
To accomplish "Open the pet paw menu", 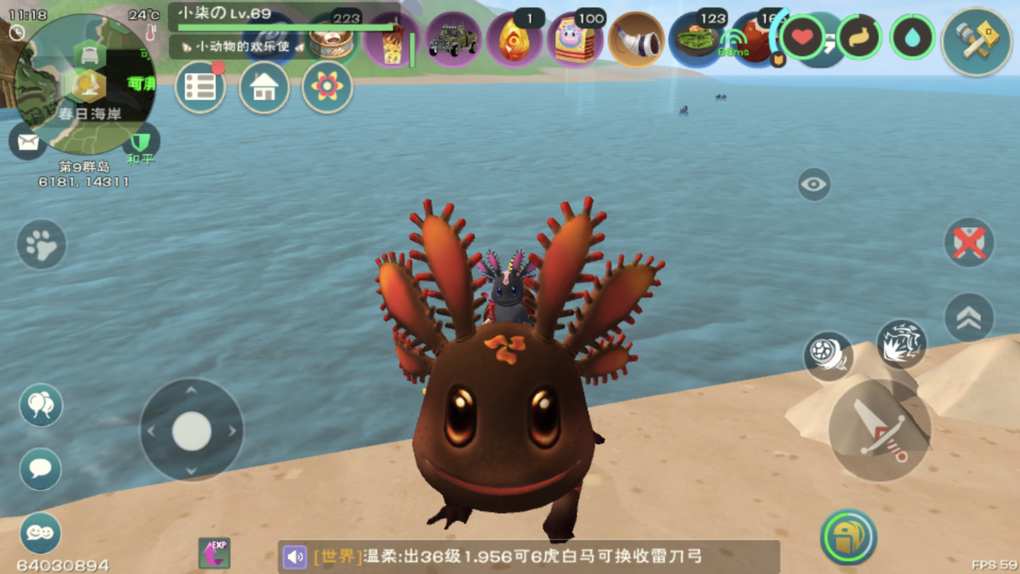I will [41, 244].
